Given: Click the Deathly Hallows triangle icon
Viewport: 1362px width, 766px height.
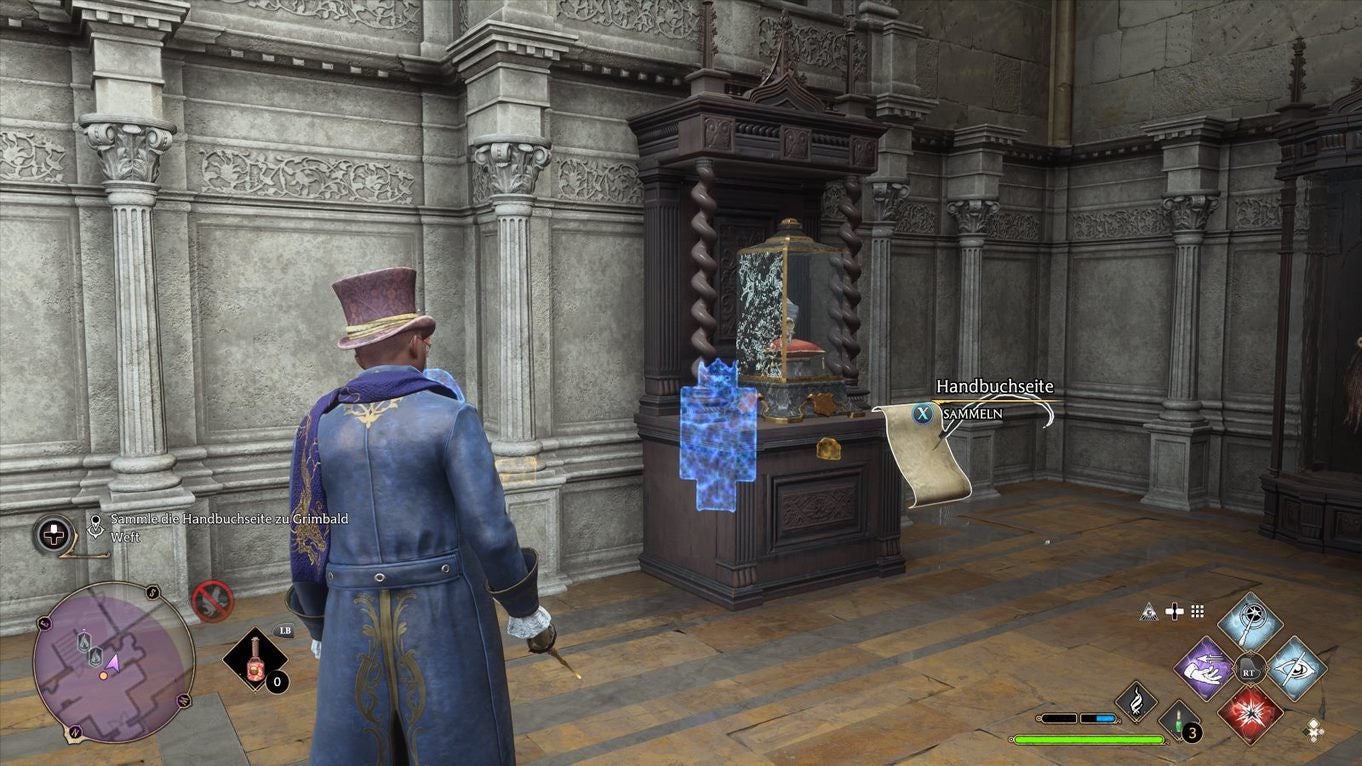Looking at the screenshot, I should 1148,613.
